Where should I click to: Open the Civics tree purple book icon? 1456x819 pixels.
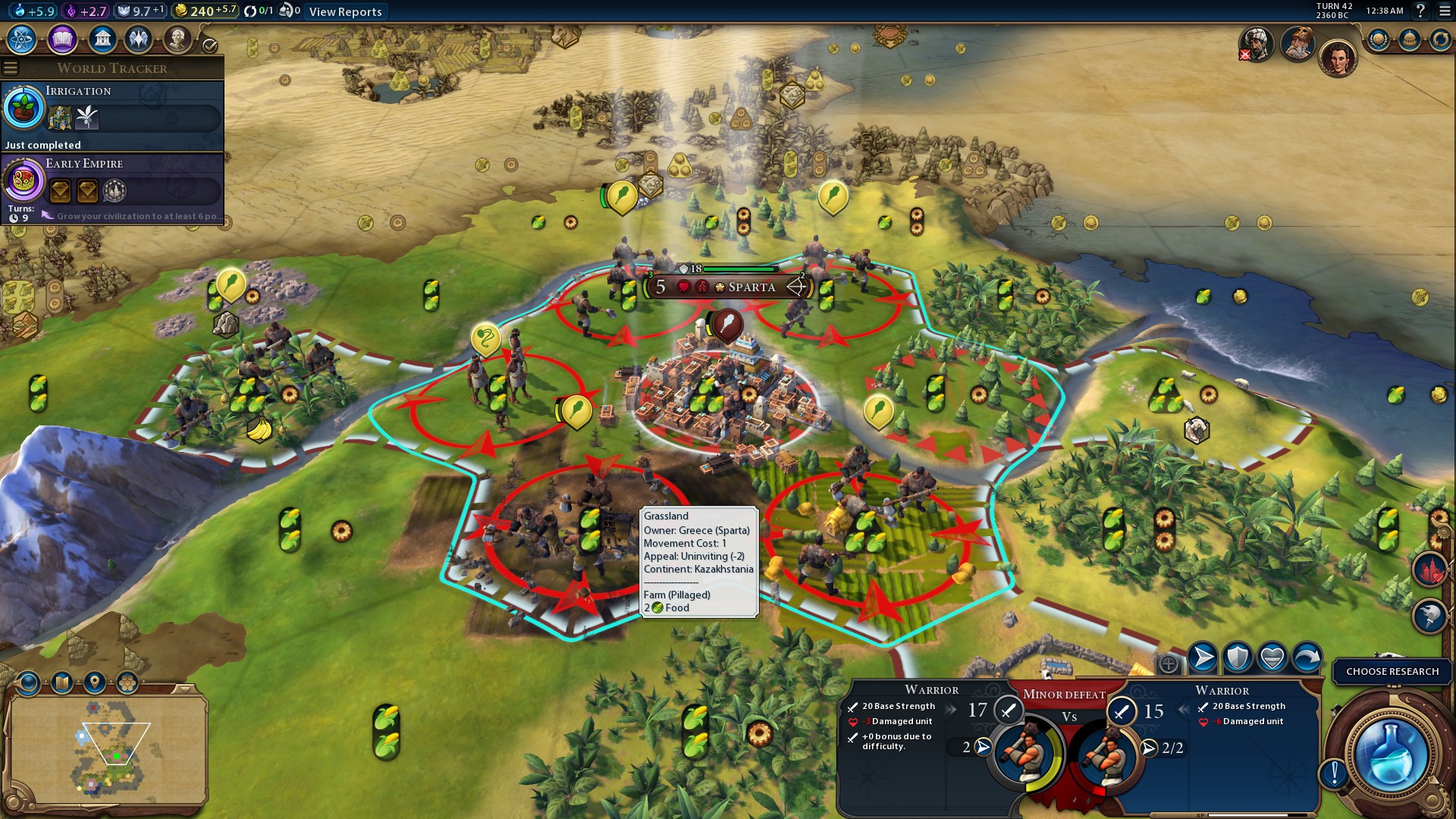click(63, 39)
